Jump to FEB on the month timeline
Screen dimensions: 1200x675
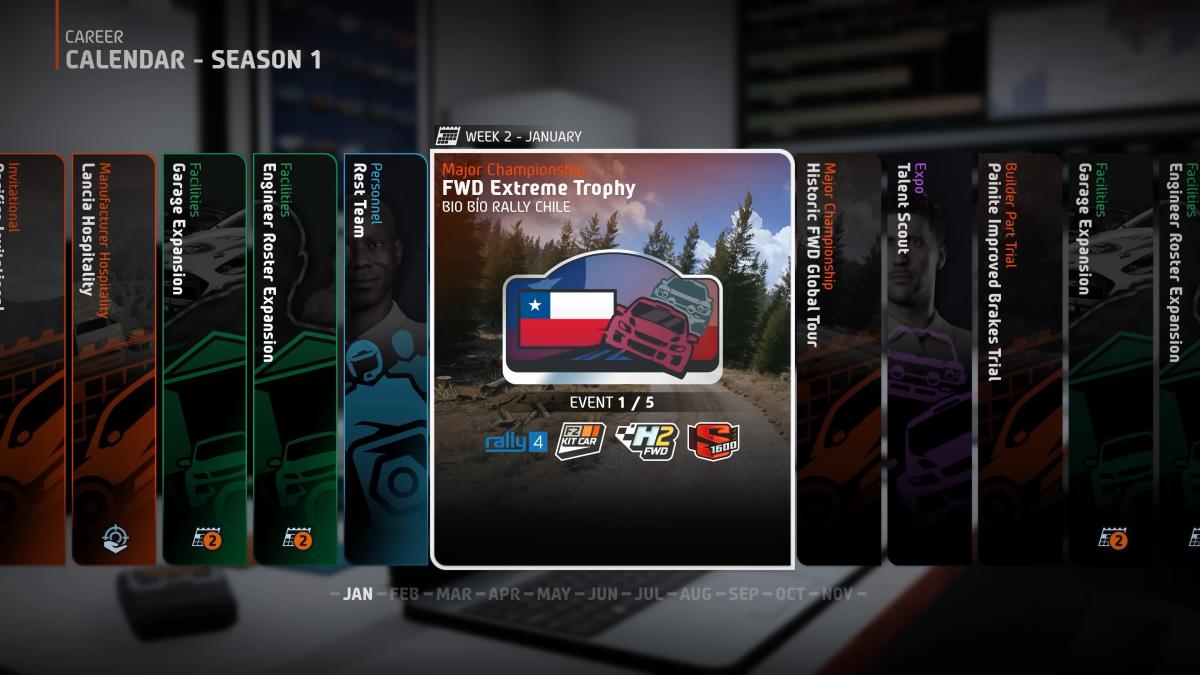coord(404,594)
